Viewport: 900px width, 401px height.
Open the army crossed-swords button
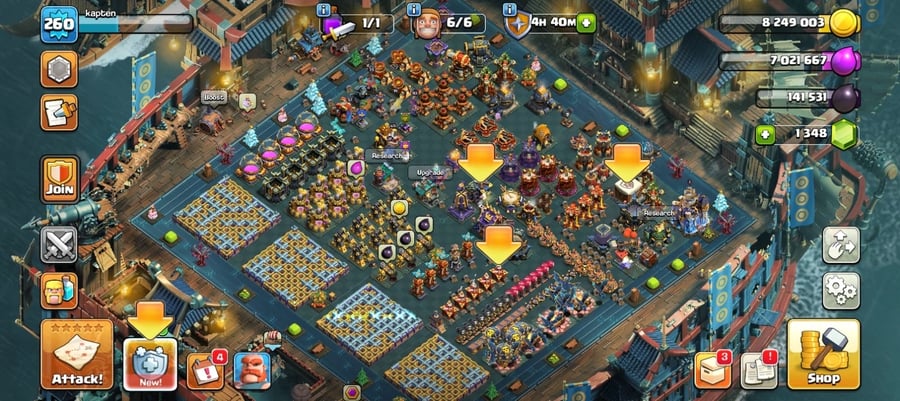59,242
